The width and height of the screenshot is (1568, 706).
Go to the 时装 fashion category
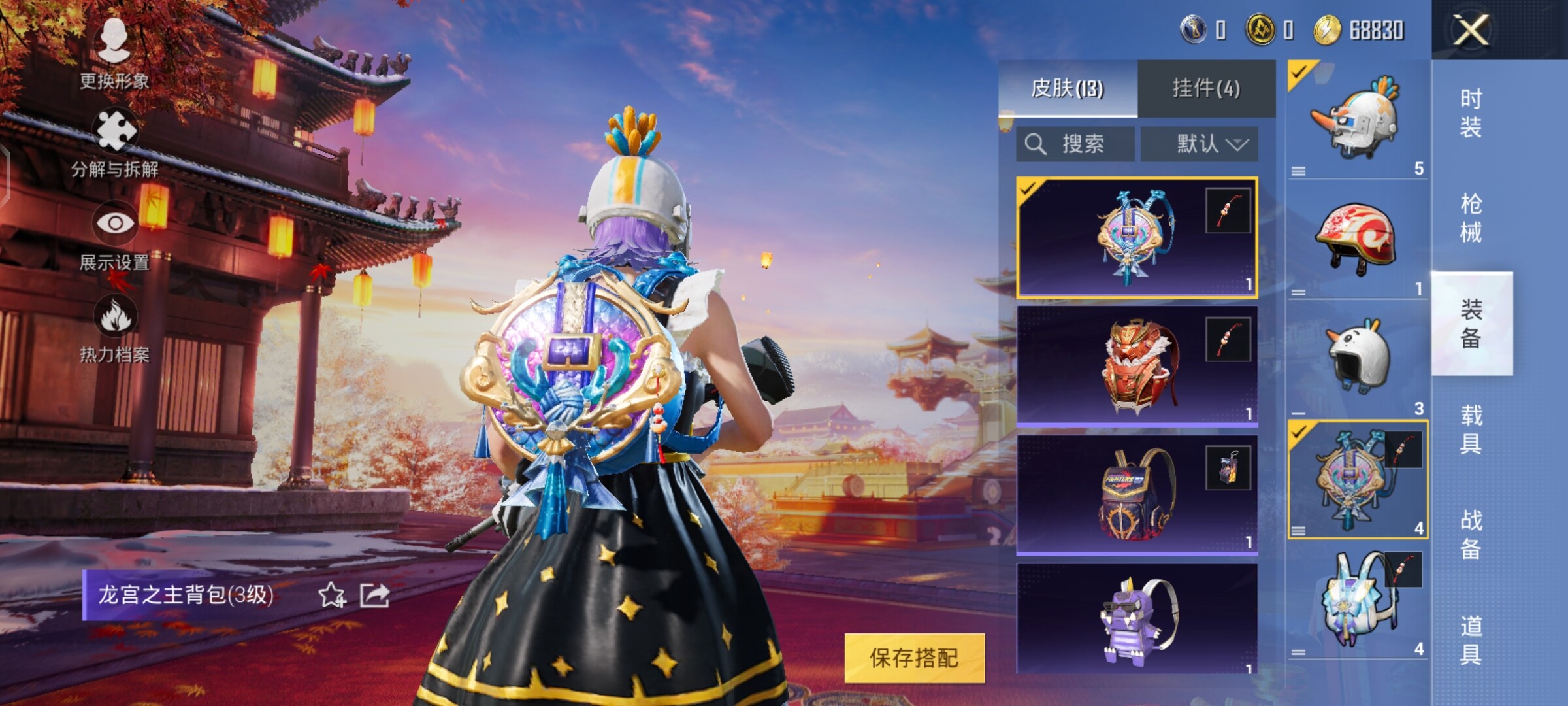[x=1471, y=112]
